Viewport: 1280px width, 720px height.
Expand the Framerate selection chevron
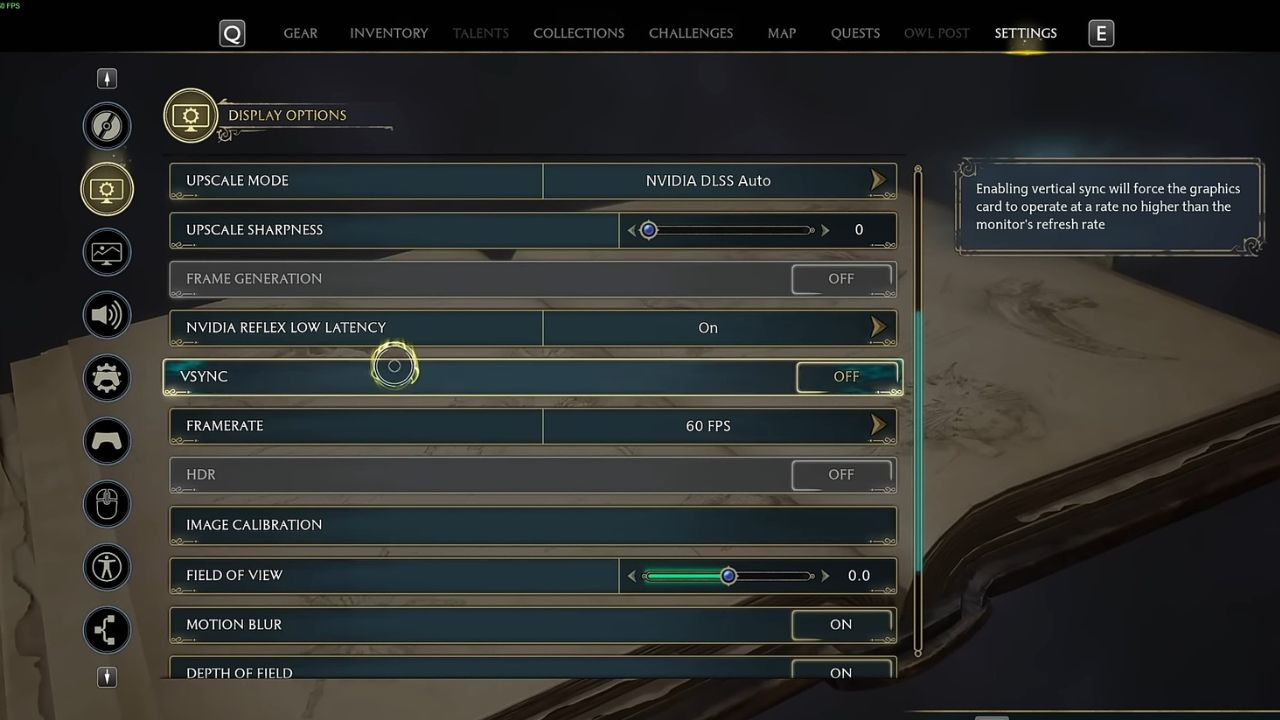pos(878,425)
